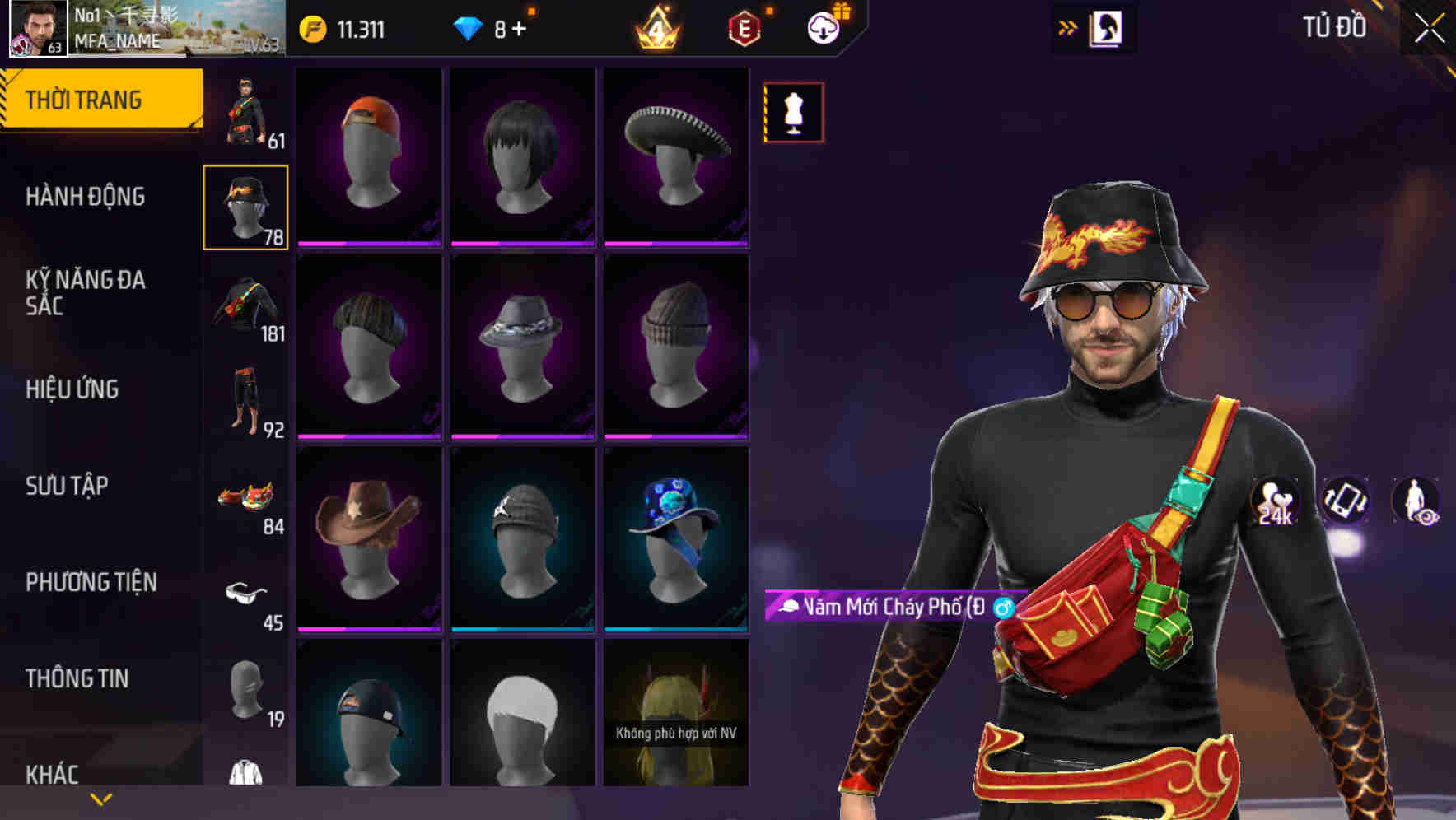Expand the double chevron next to album icon

[1067, 26]
